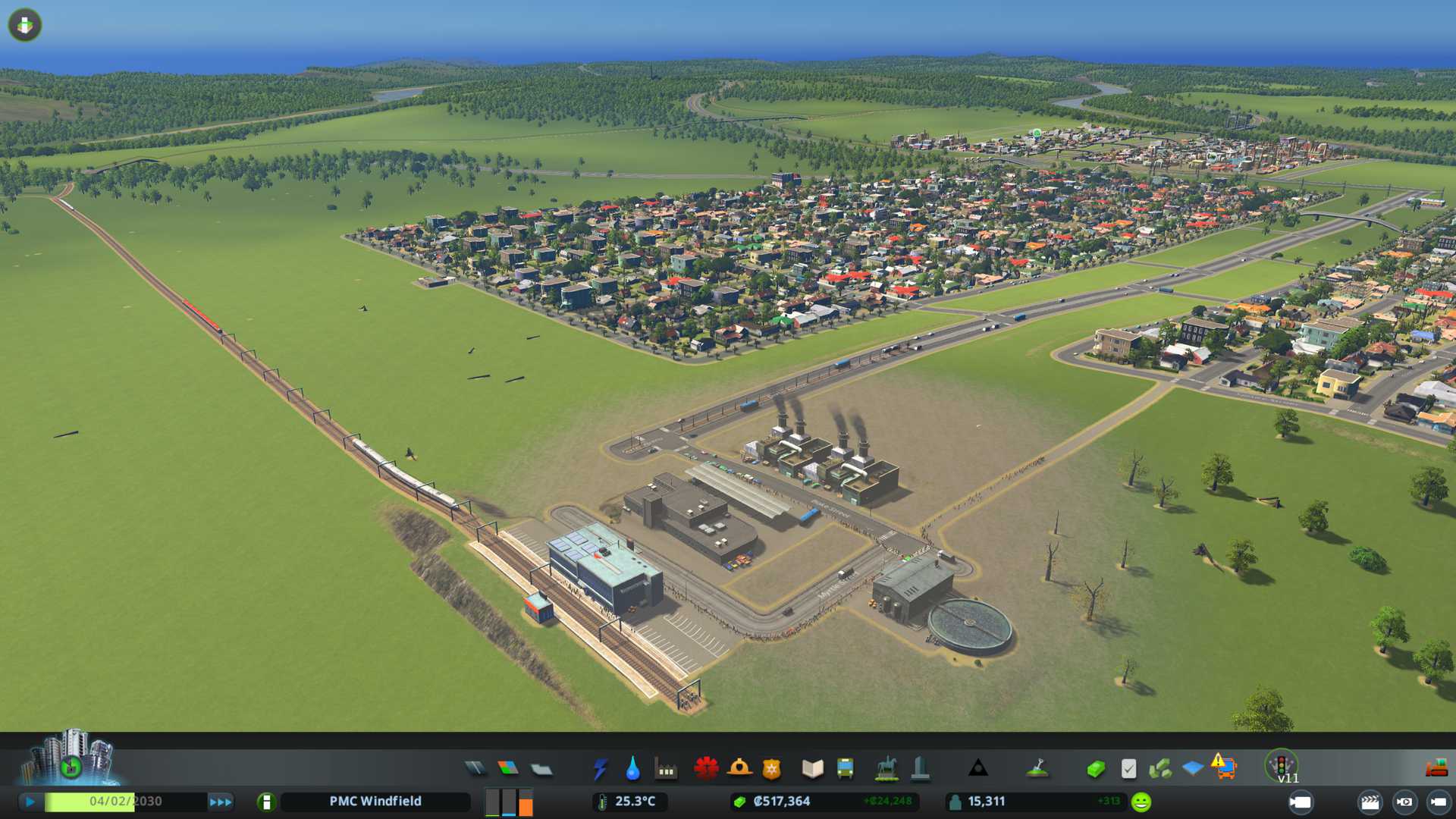Screen dimensions: 1456x819
Task: Click the green happiness smiley face
Action: click(1141, 802)
